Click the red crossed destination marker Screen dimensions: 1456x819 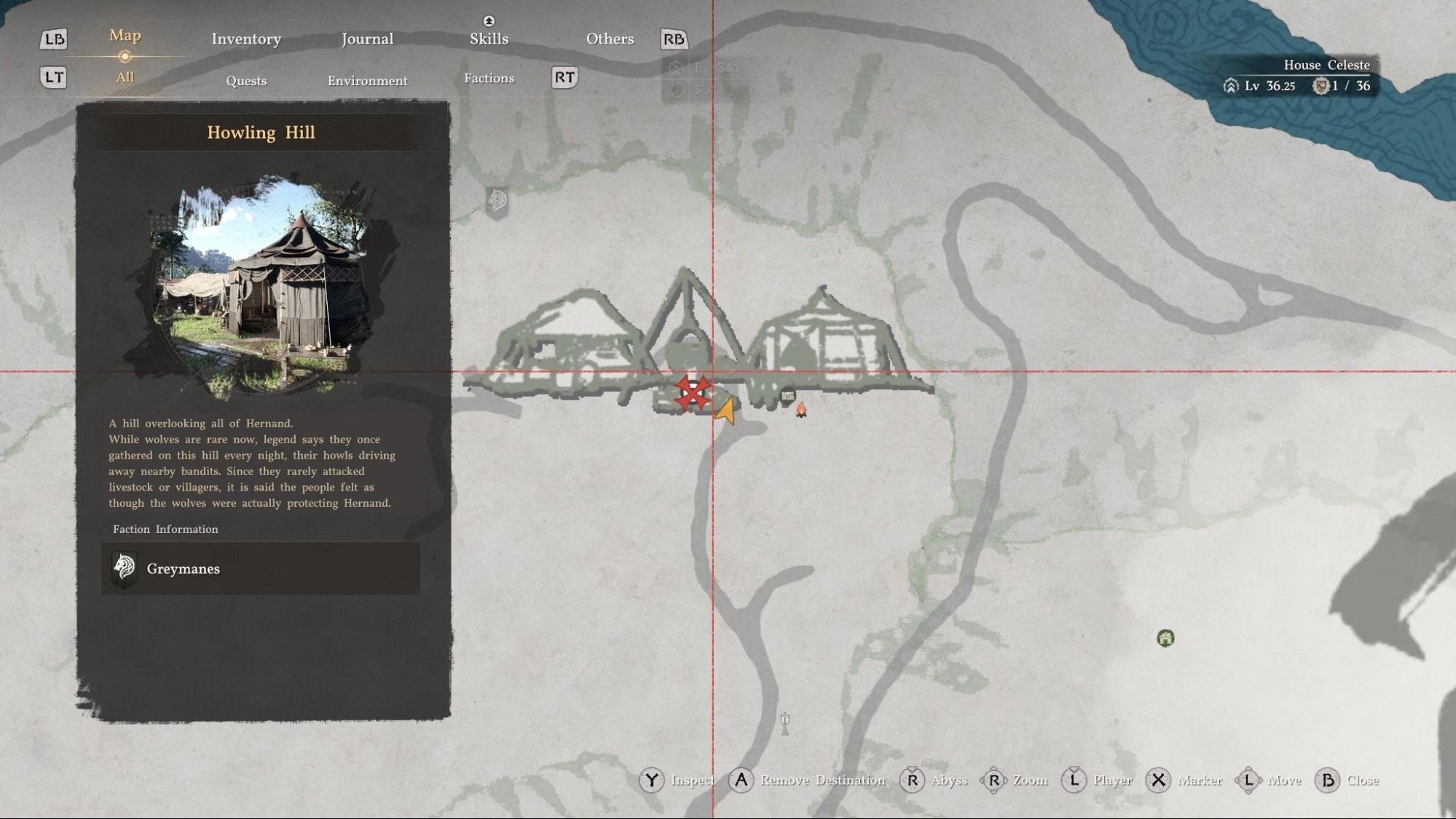pyautogui.click(x=692, y=393)
